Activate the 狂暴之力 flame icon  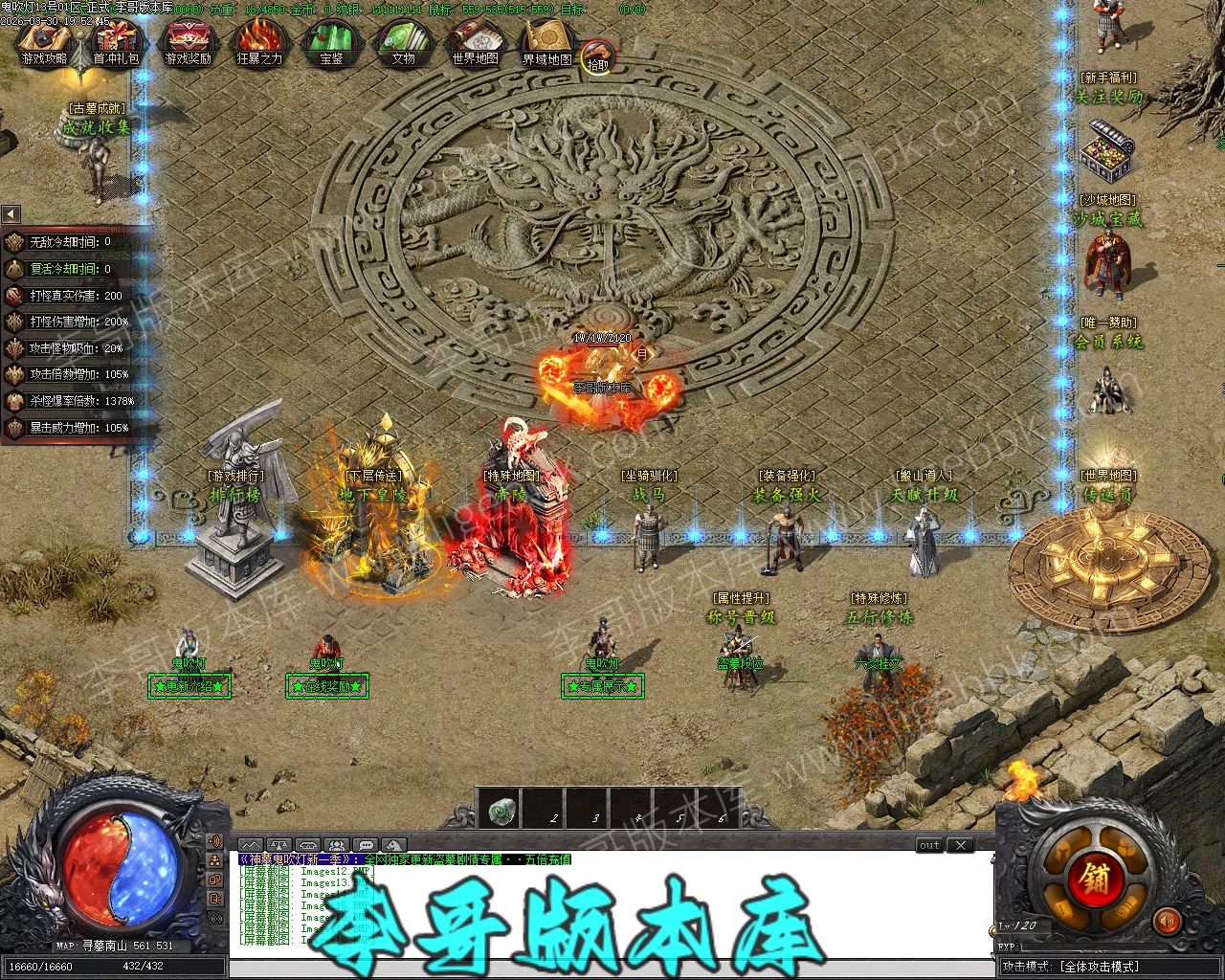pos(259,44)
